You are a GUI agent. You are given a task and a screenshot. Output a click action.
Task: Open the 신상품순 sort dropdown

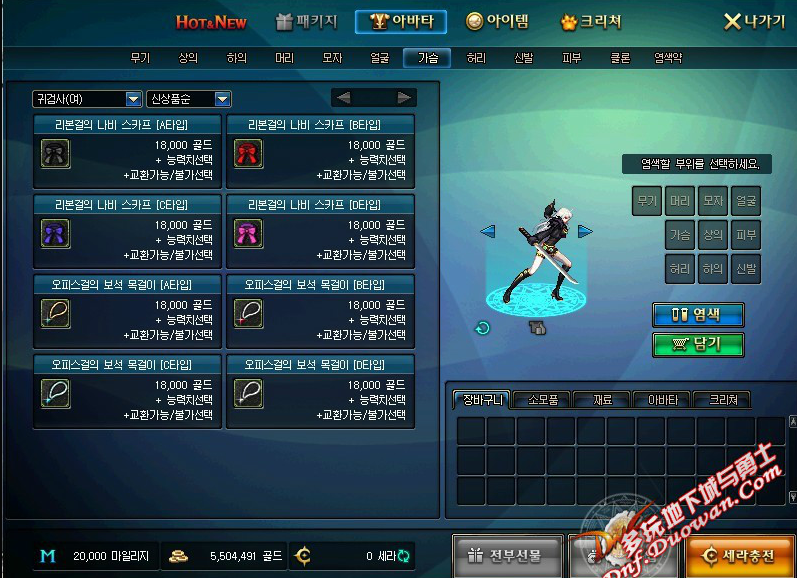click(x=189, y=98)
